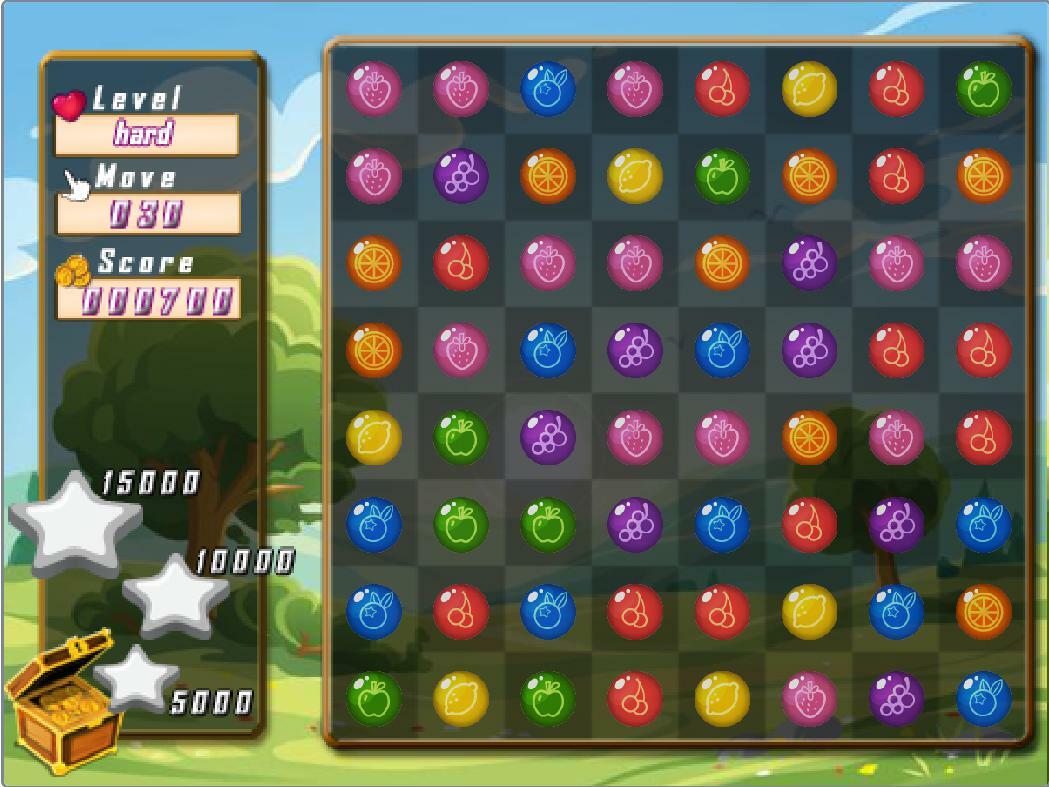
Task: Click the red cherry in the sixth row
Action: click(x=809, y=524)
